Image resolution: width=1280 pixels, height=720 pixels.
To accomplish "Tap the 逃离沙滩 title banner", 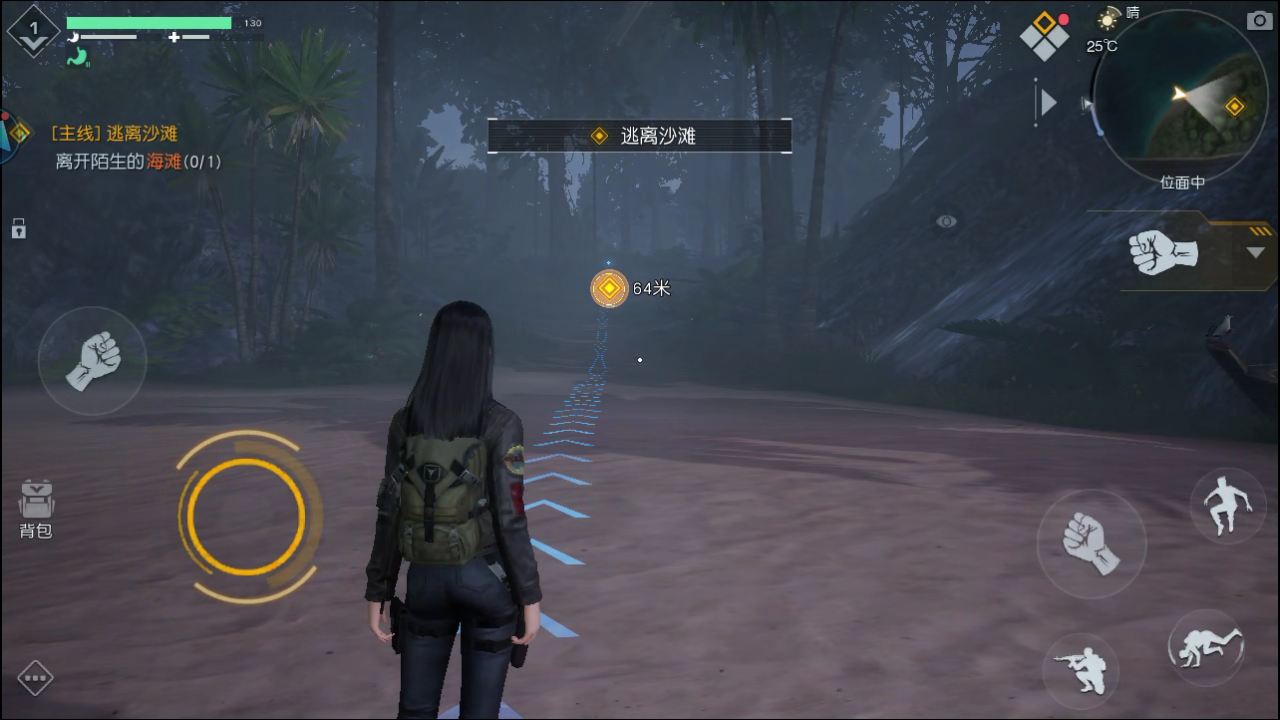I will coord(639,135).
